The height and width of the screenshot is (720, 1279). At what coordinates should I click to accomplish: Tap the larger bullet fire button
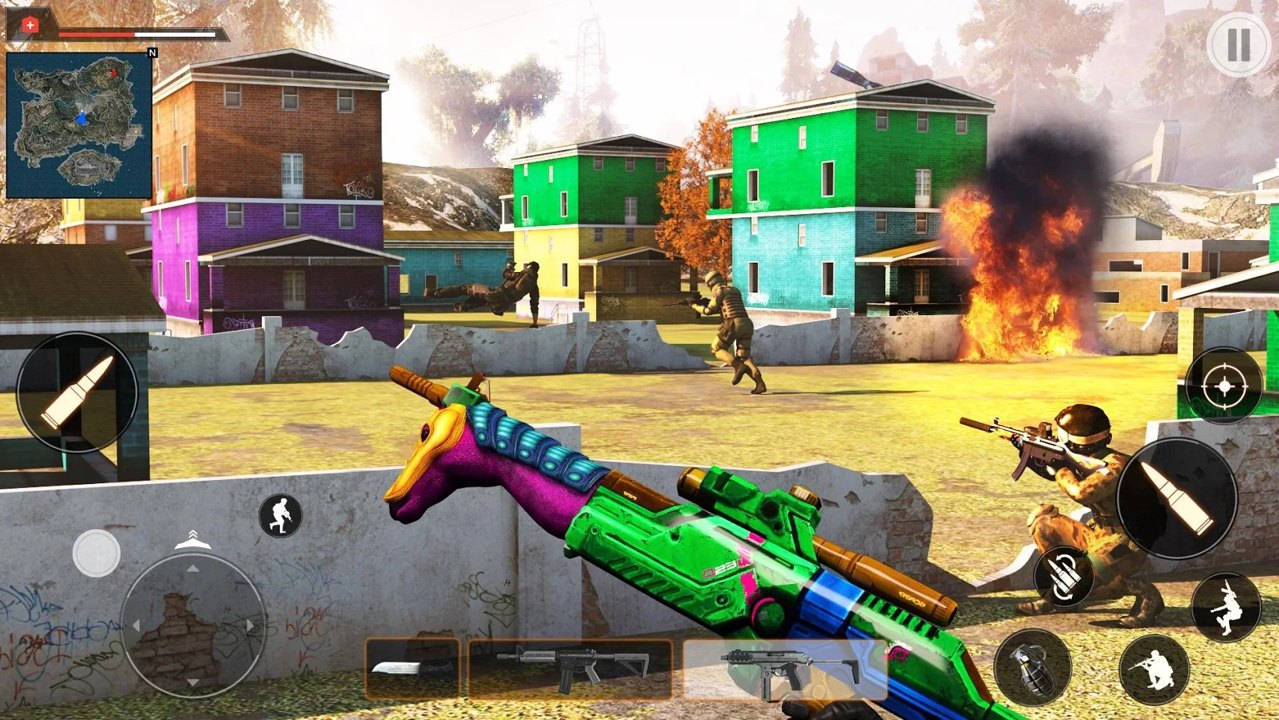[x=1176, y=498]
